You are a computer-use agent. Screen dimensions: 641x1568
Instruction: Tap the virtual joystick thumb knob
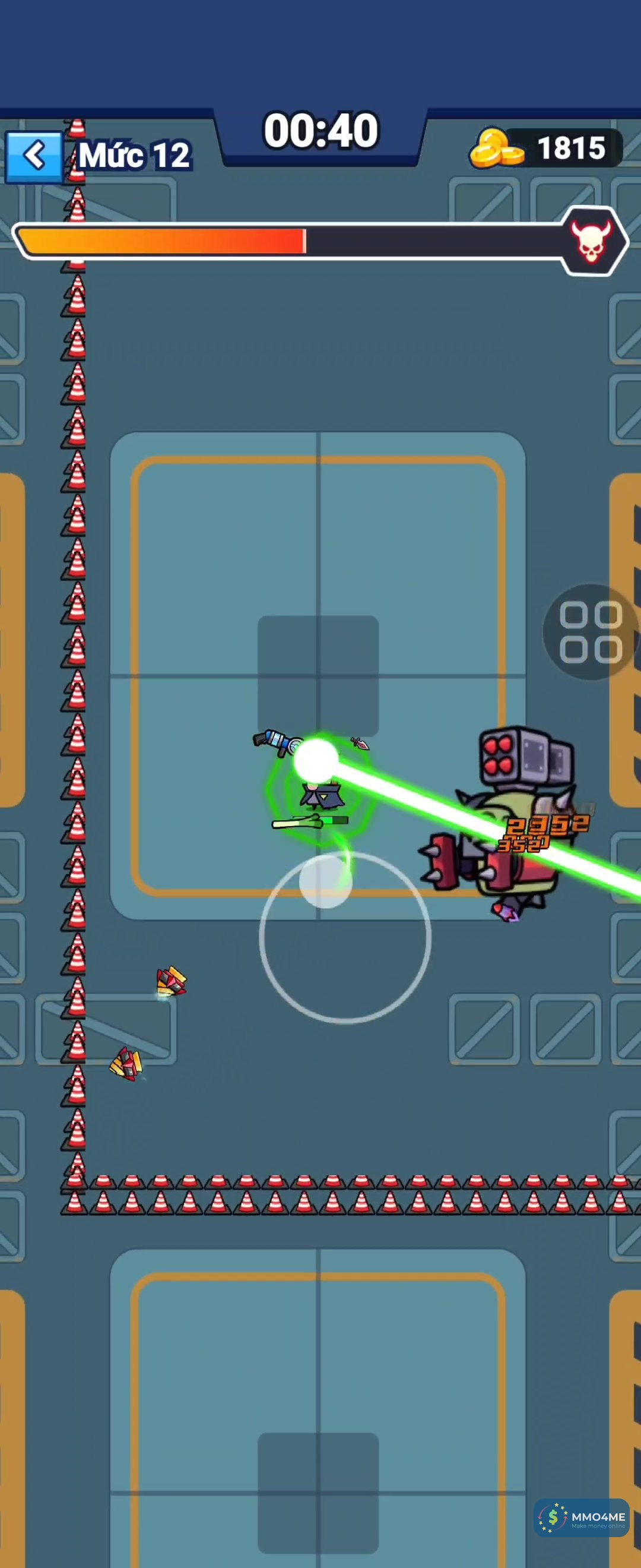pyautogui.click(x=325, y=880)
